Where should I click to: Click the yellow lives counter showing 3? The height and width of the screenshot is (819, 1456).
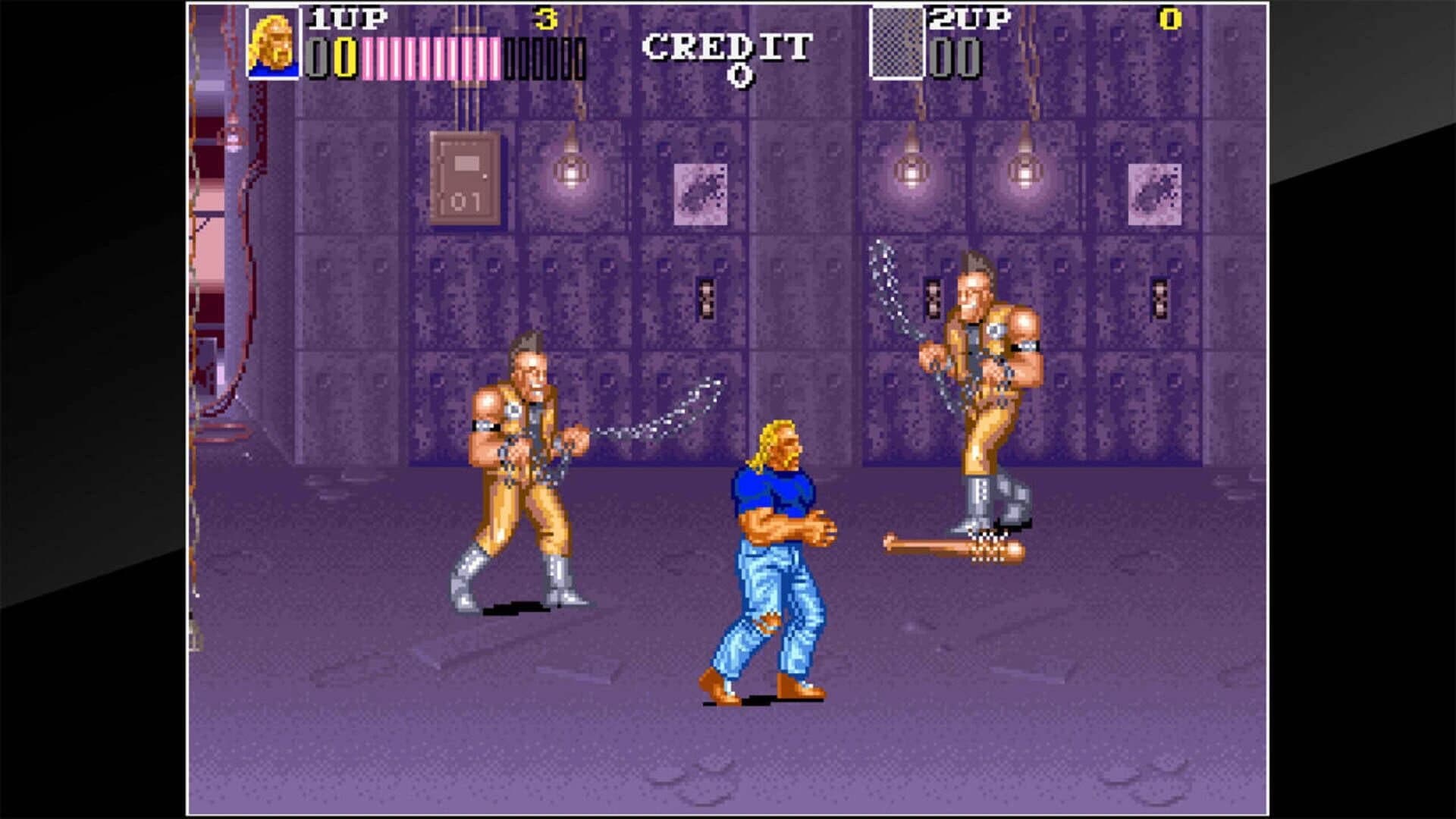pos(544,17)
